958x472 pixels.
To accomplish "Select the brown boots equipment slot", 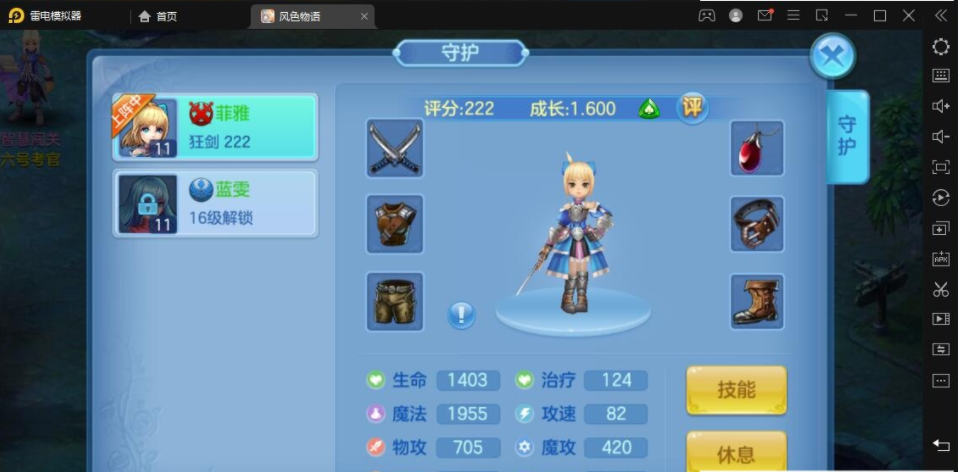I will tap(757, 301).
